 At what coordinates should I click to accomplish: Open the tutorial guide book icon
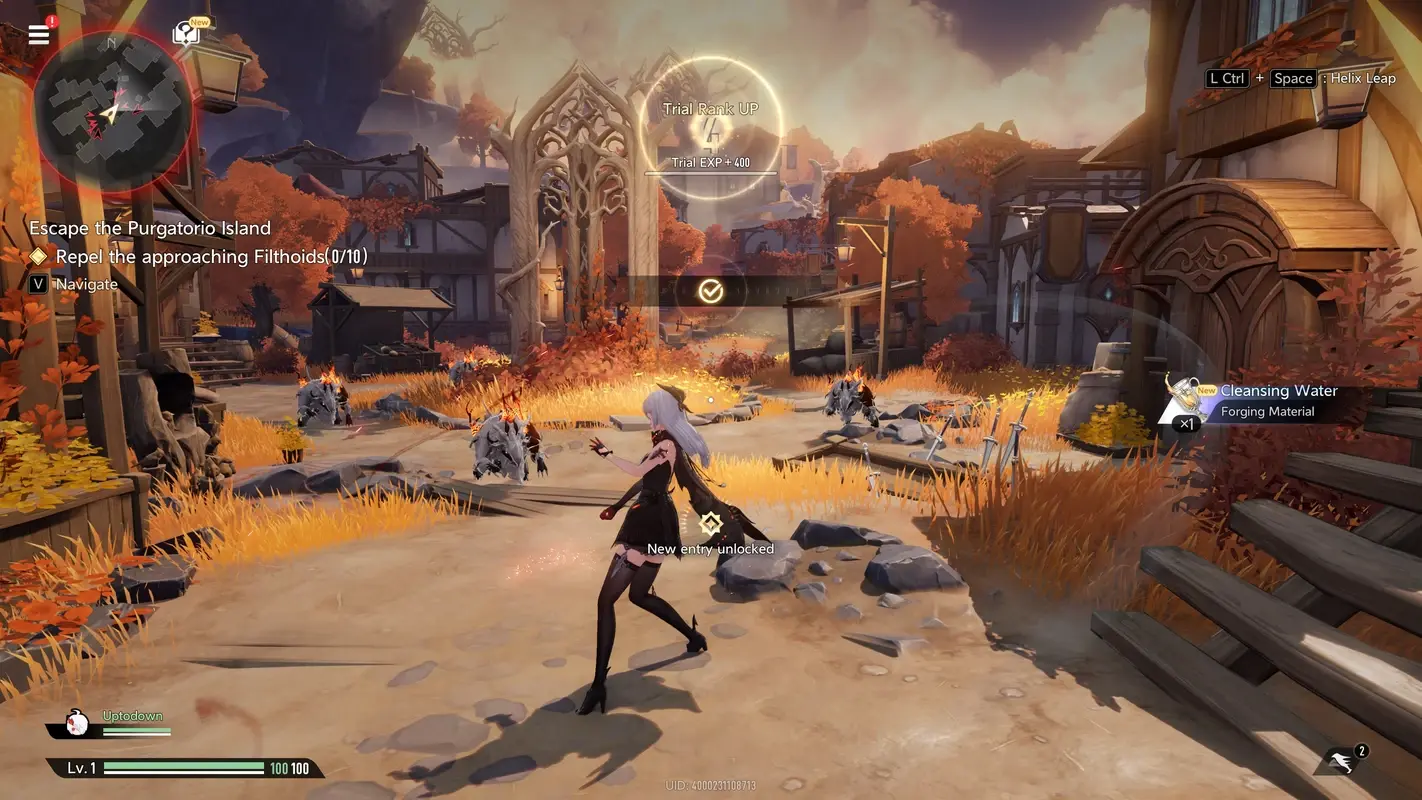tap(185, 33)
